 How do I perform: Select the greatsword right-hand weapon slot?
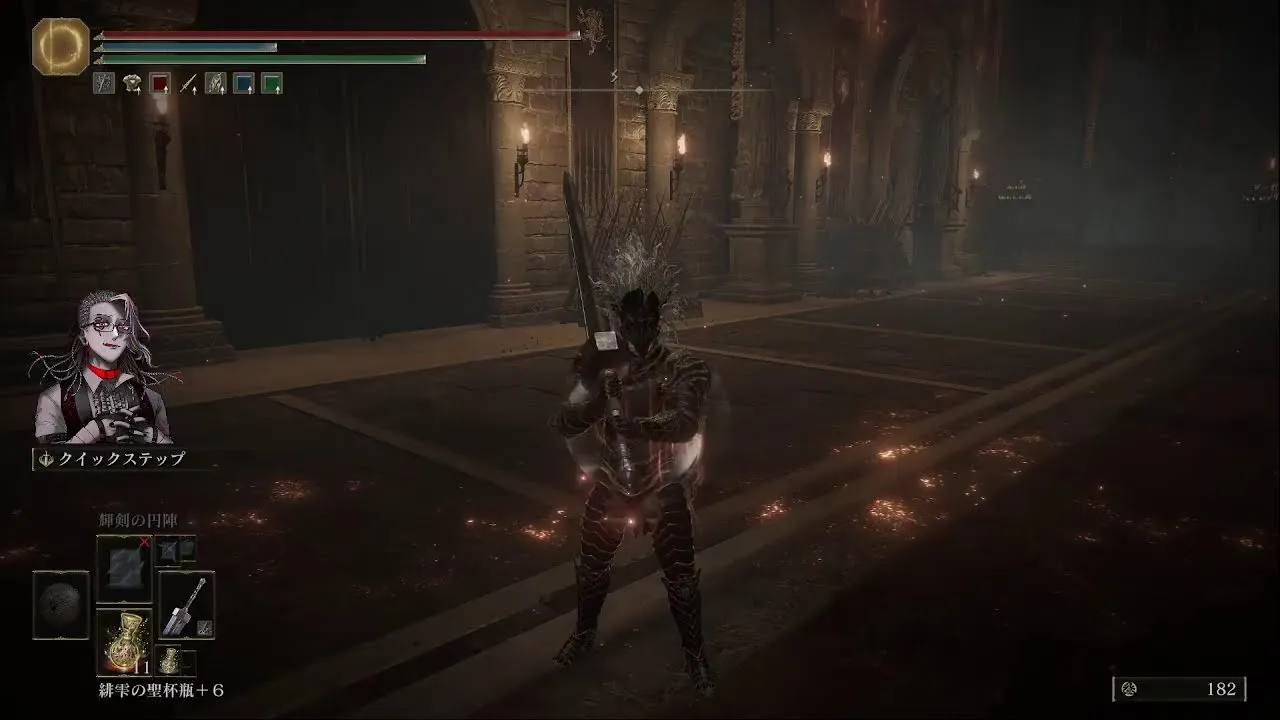click(x=186, y=606)
